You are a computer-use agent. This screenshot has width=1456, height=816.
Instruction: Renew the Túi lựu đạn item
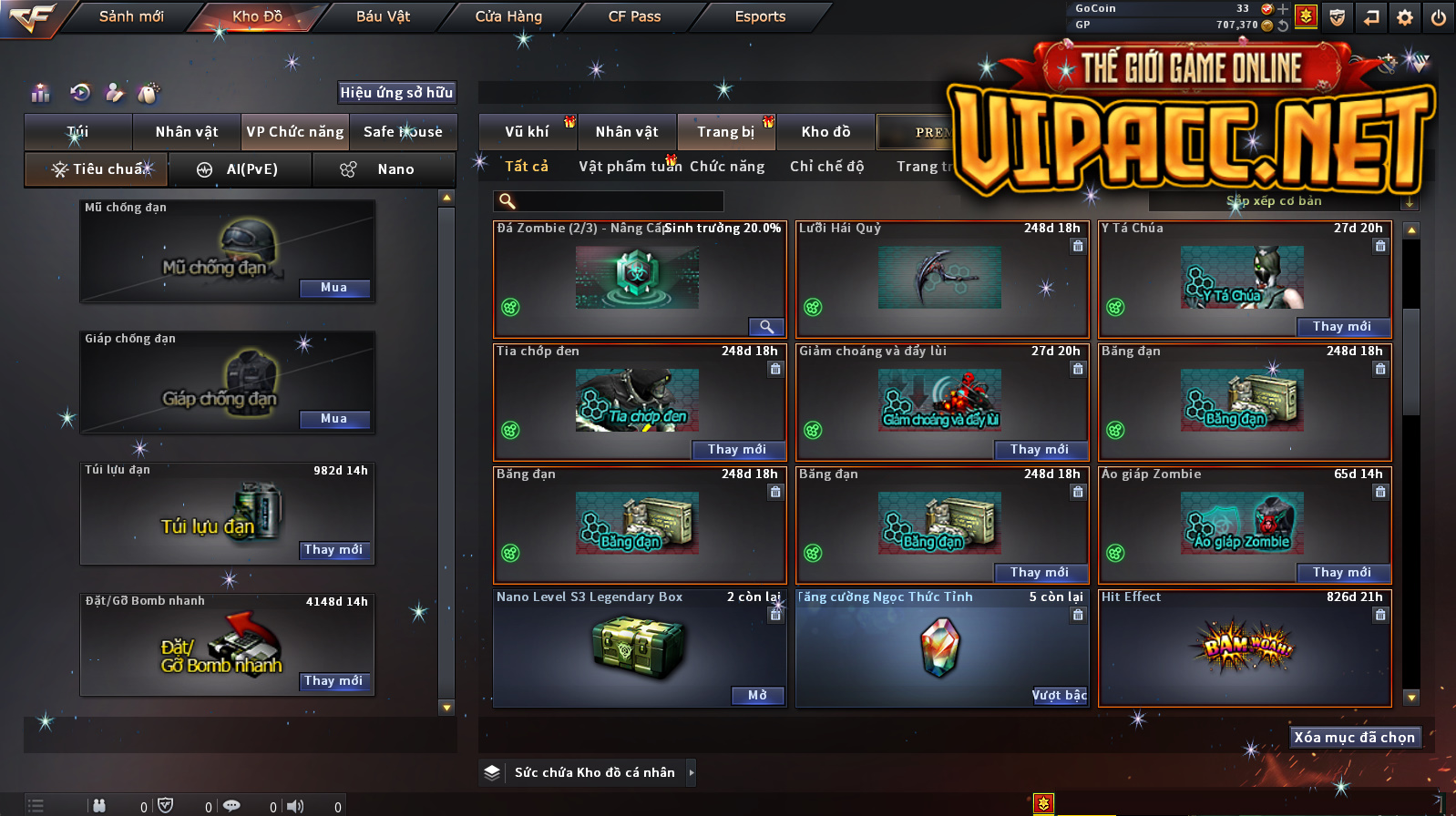(333, 550)
